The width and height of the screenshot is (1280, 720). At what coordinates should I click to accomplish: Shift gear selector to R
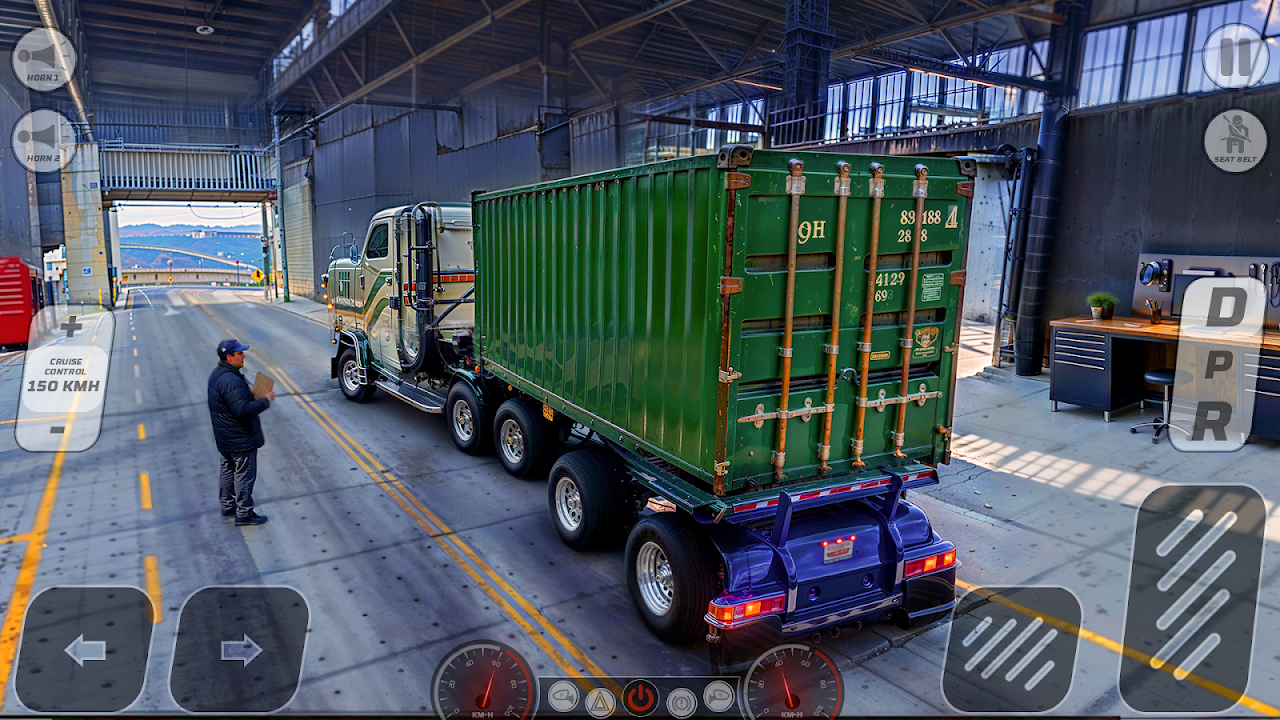[x=1211, y=421]
